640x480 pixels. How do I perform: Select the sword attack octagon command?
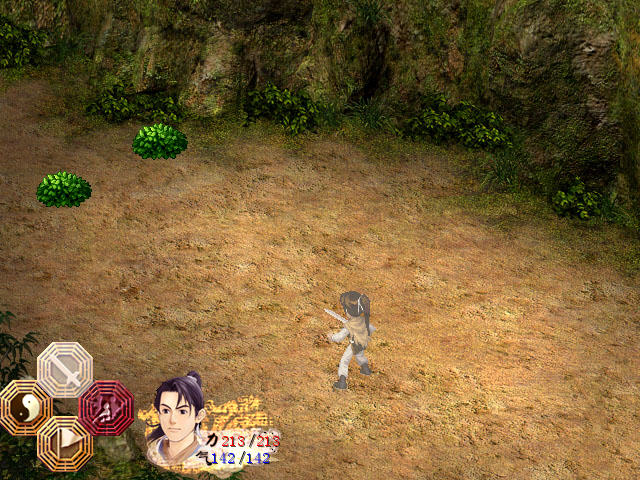[x=65, y=370]
